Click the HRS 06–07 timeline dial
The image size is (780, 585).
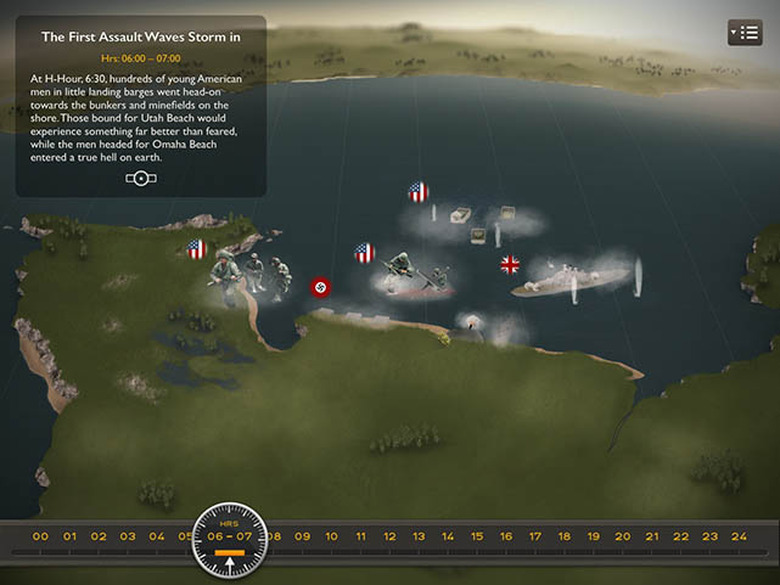[x=230, y=540]
